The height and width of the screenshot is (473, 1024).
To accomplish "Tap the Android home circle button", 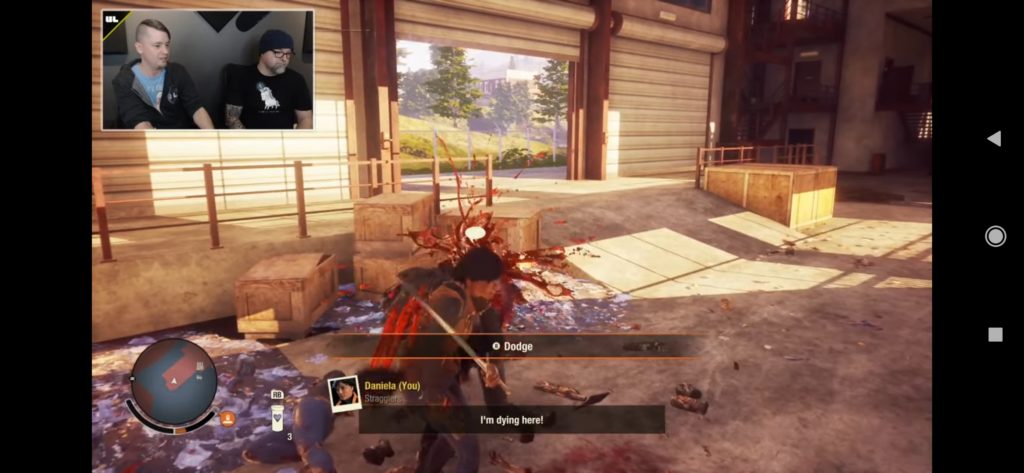I will click(x=995, y=236).
